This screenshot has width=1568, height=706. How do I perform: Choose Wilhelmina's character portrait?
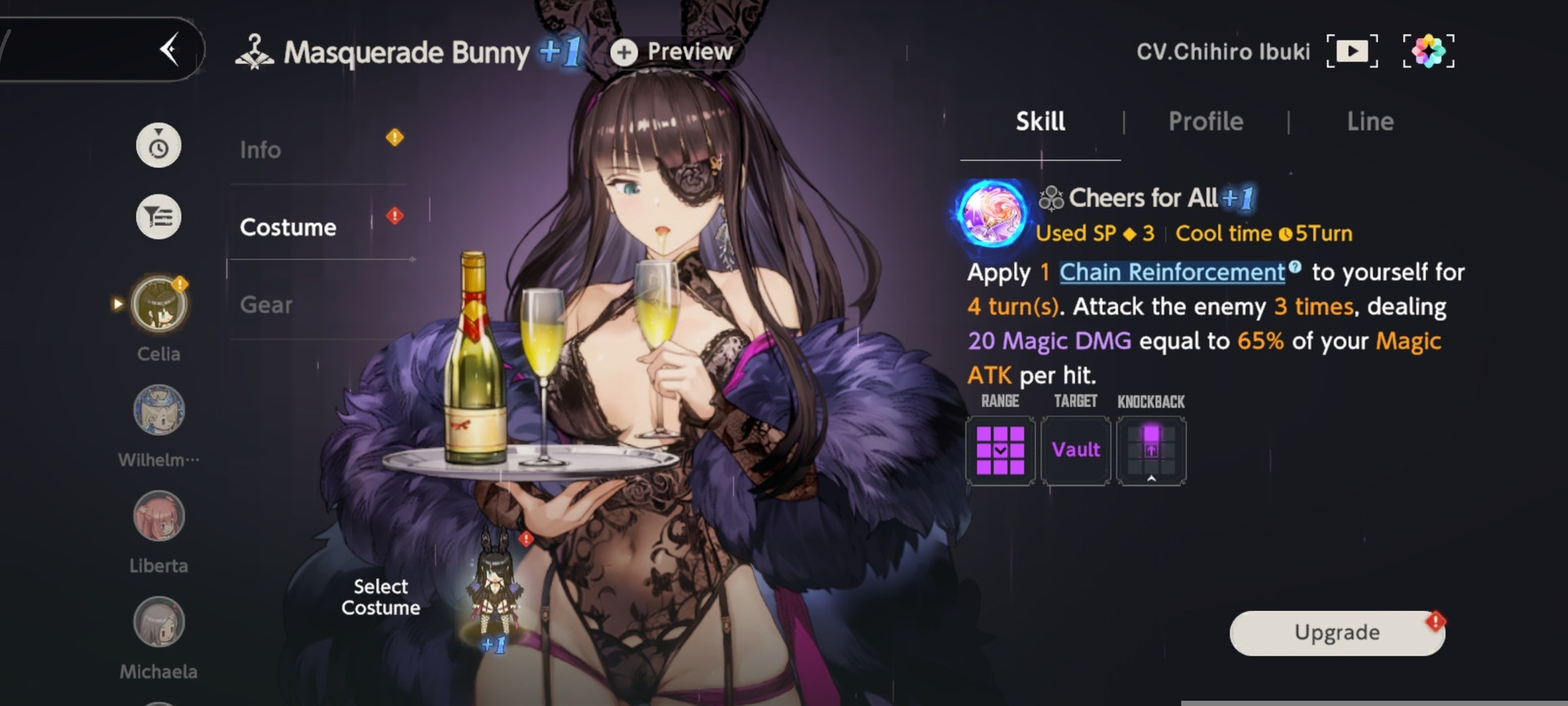159,410
